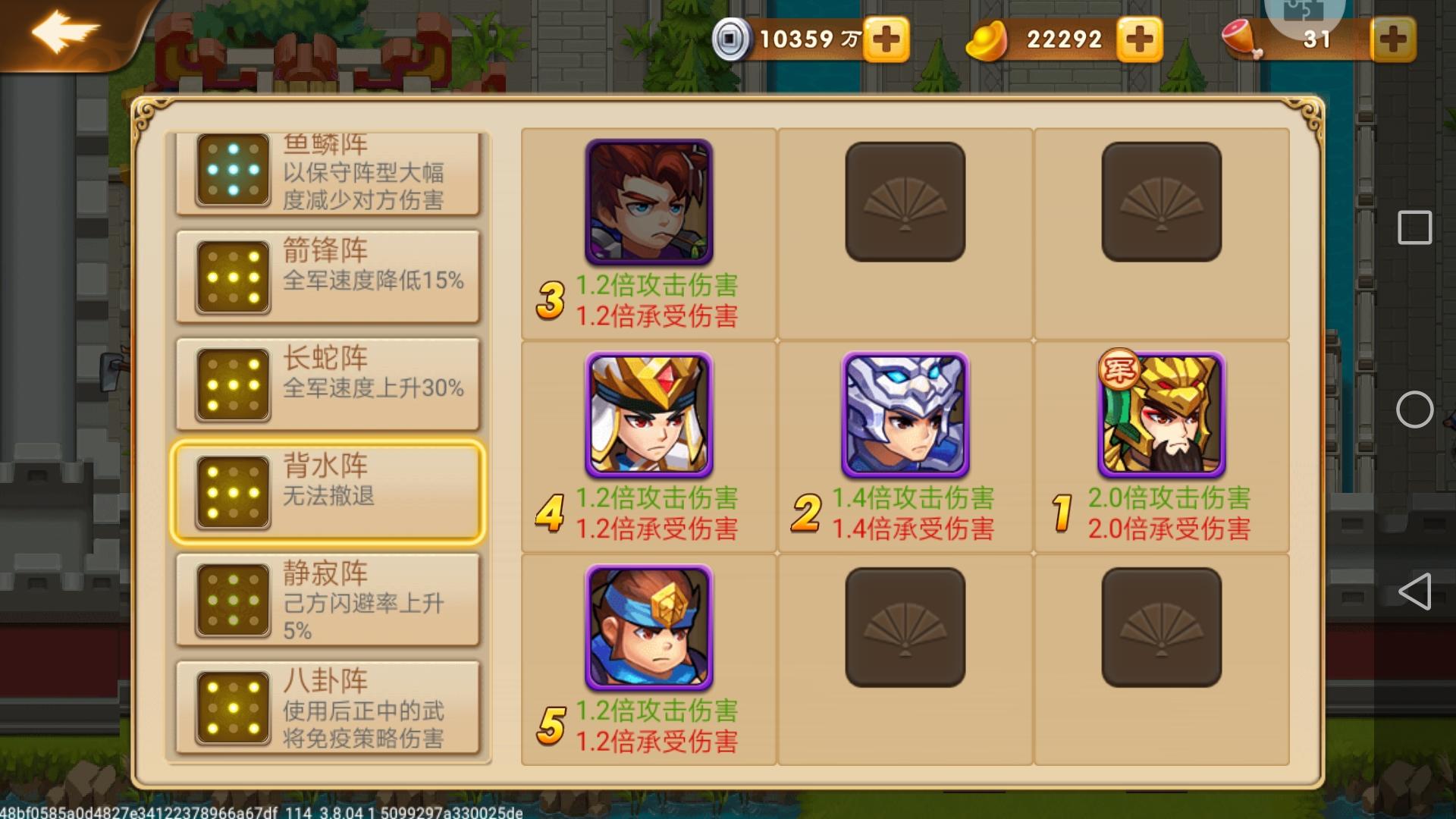Toggle the highlighted 背水阵 formation selection

click(x=233, y=491)
